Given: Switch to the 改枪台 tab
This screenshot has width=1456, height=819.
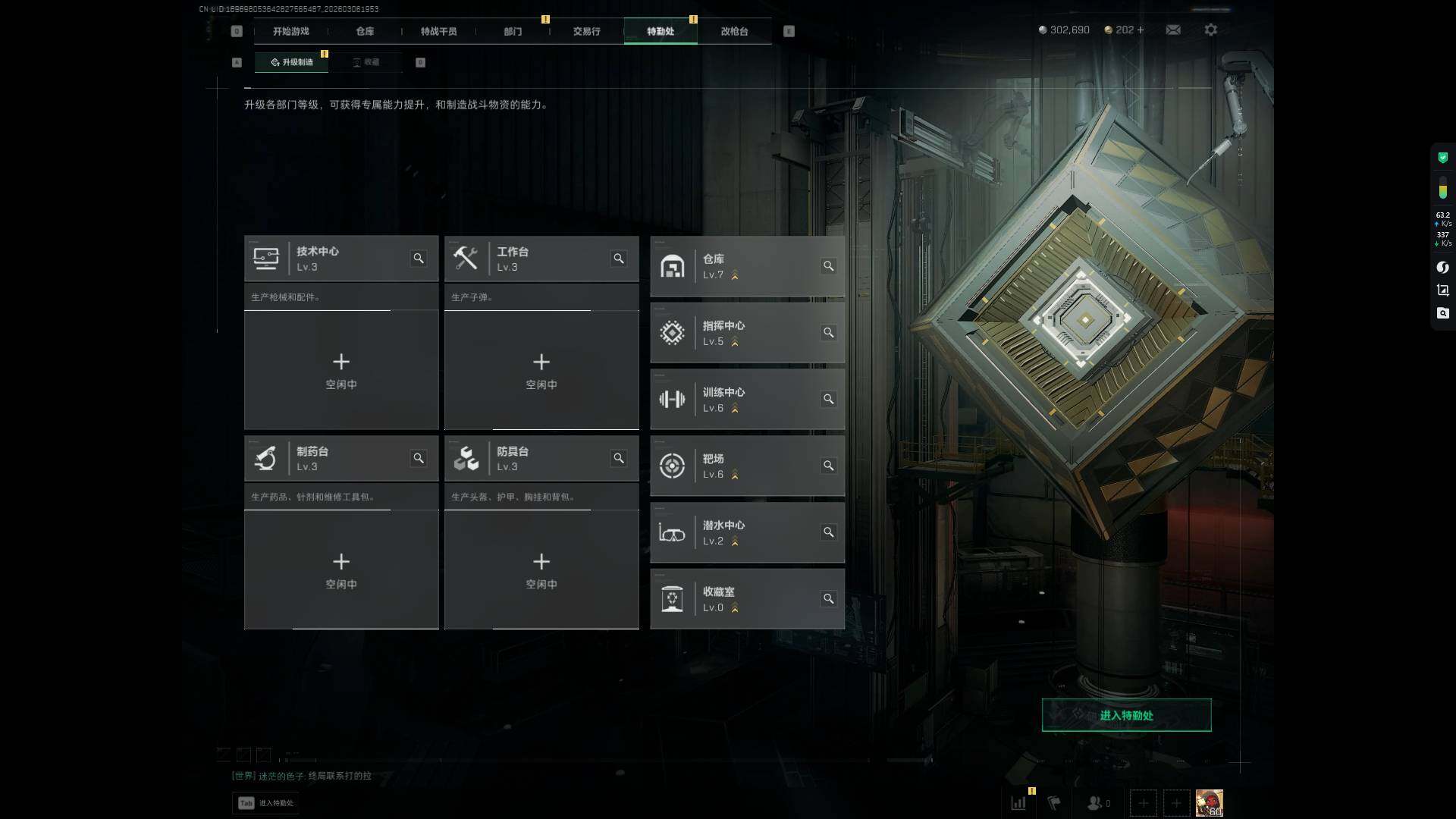Looking at the screenshot, I should coord(734,31).
